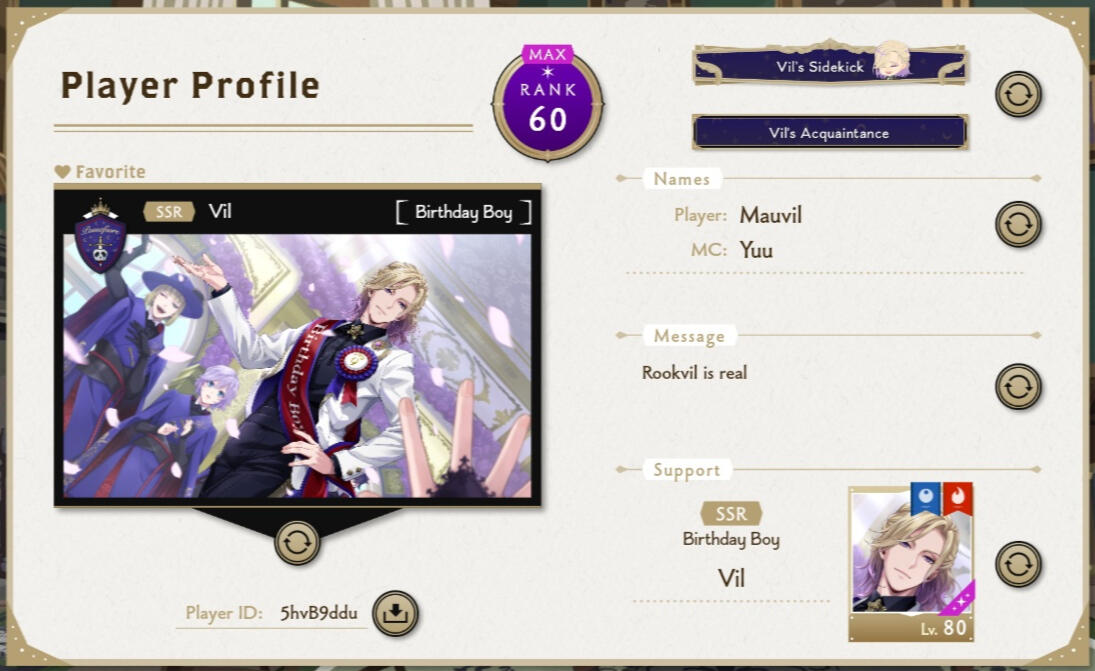The width and height of the screenshot is (1095, 671).
Task: Open the Birthday Boy Vil favorite artwork
Action: (298, 365)
